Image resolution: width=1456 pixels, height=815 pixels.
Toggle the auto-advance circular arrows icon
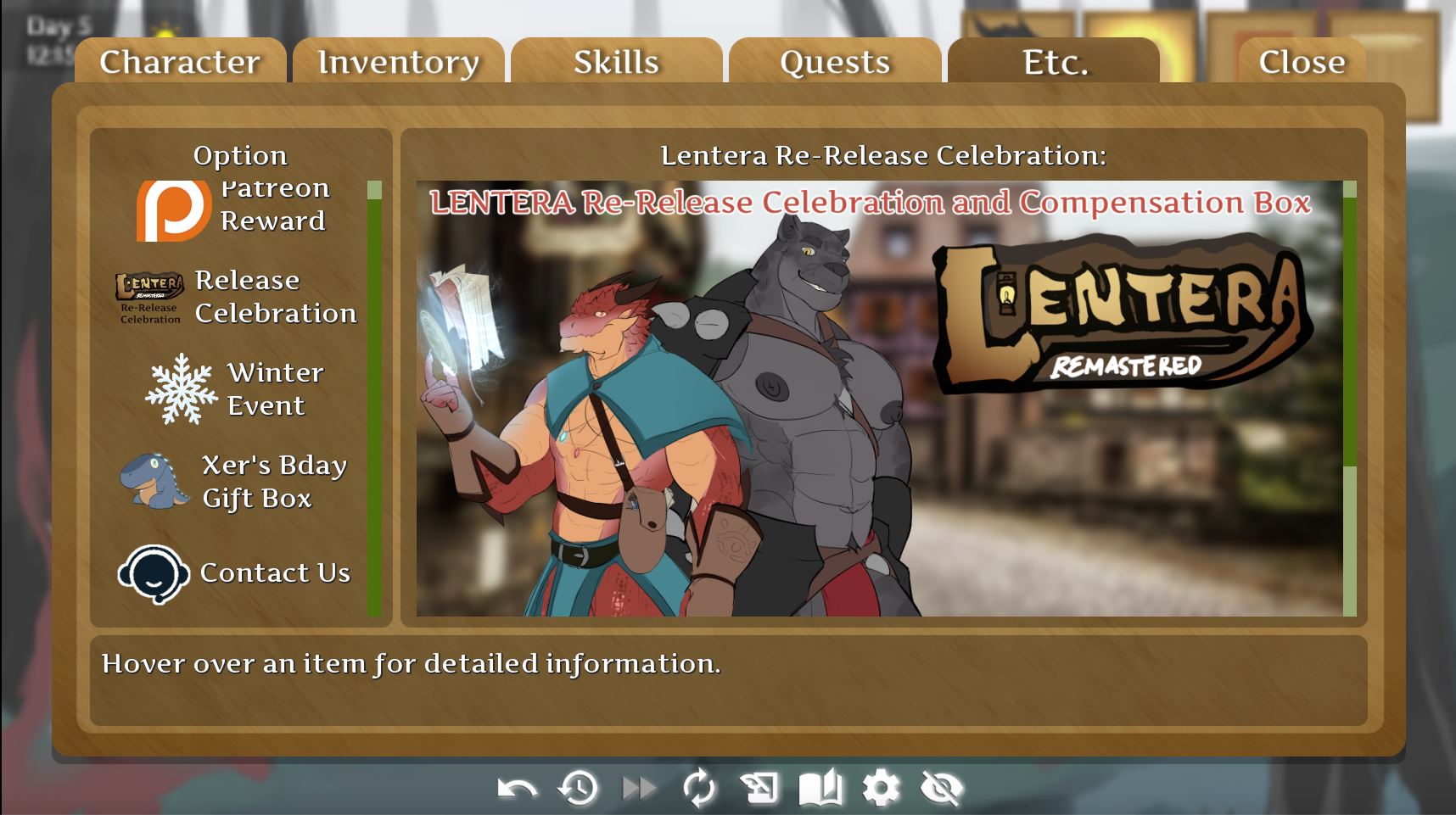[699, 789]
